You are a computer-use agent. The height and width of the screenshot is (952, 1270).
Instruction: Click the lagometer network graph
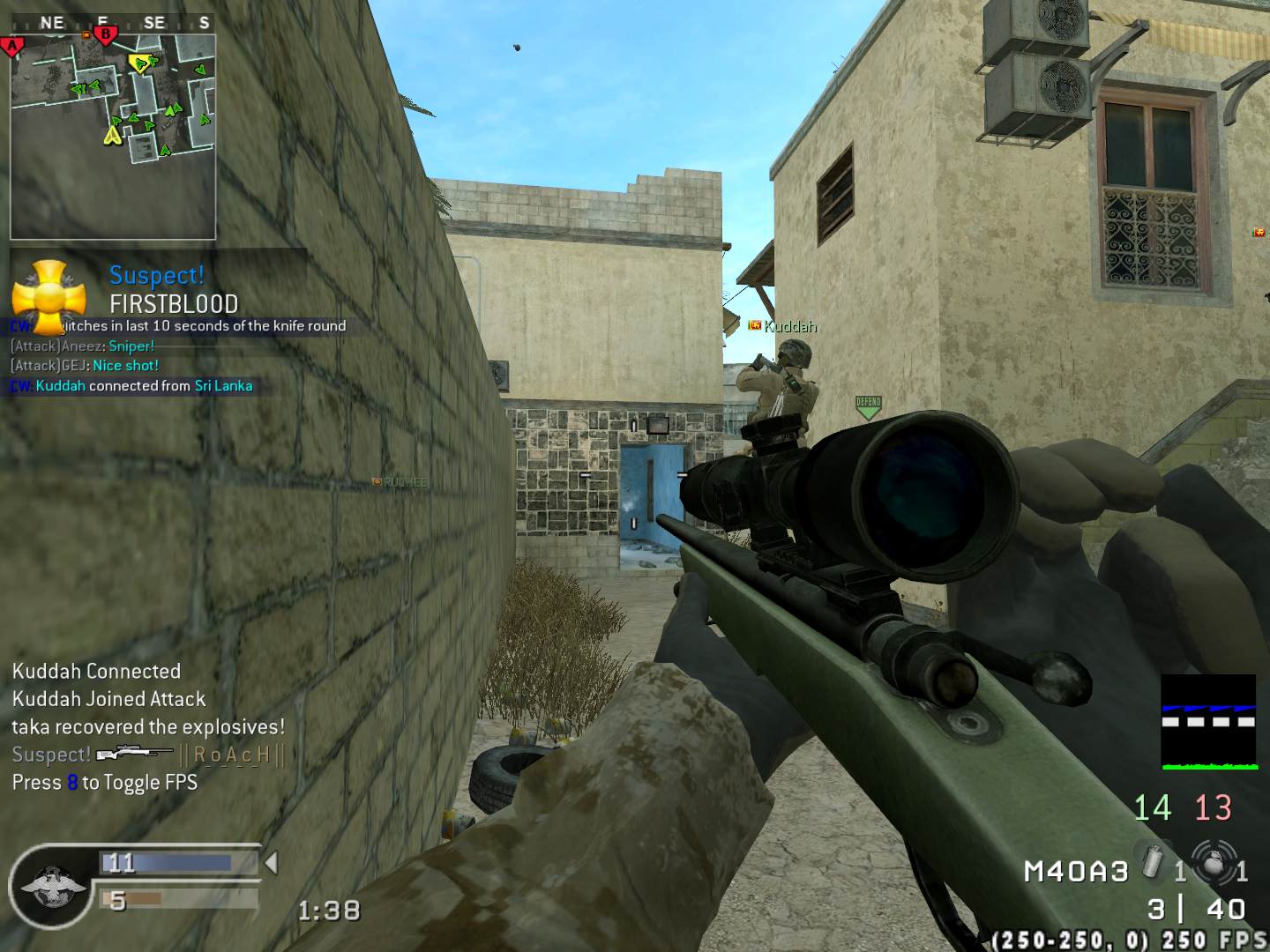coord(1207,722)
